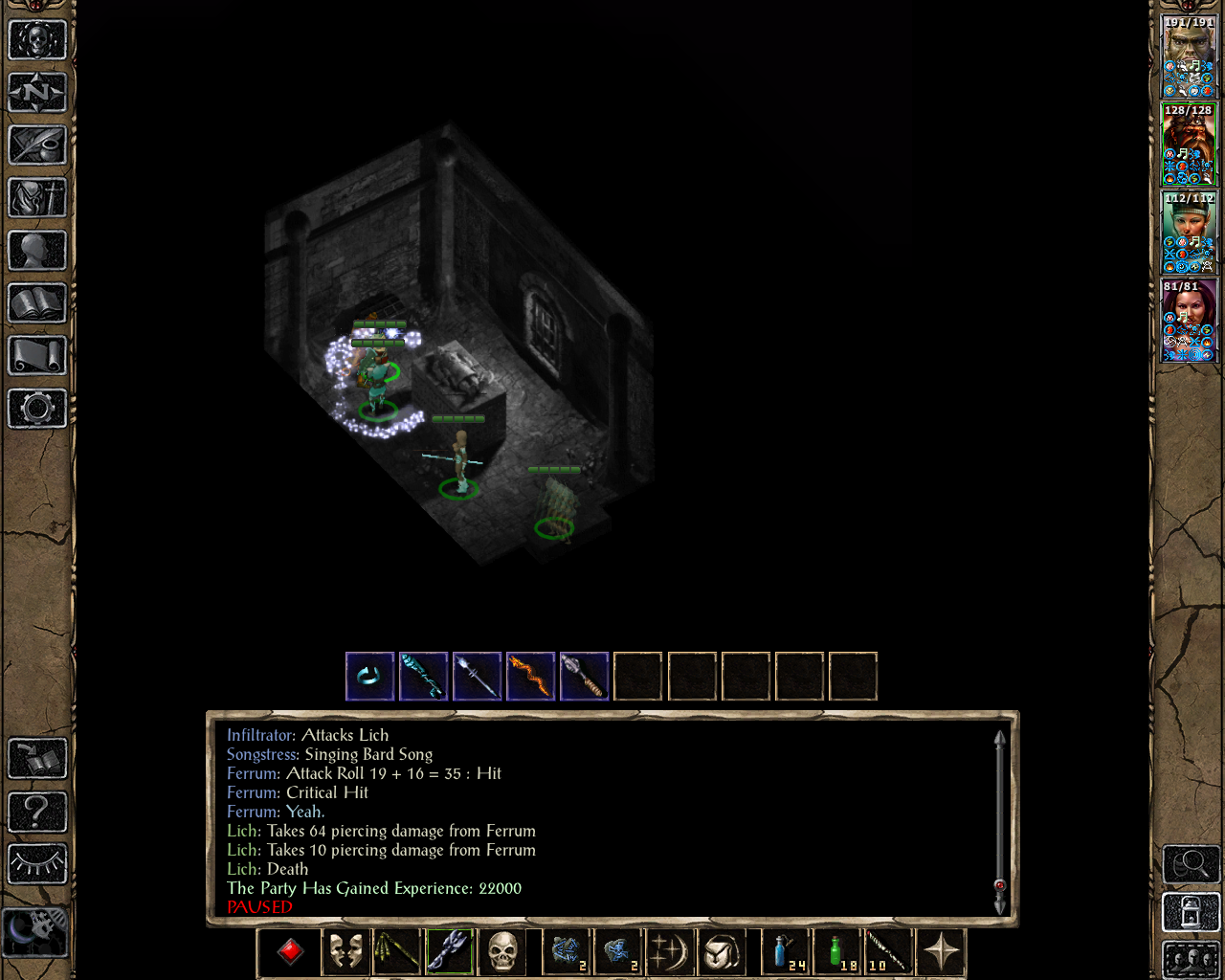This screenshot has width=1225, height=980.
Task: Click the coin-search magnifier icon
Action: 1192,864
